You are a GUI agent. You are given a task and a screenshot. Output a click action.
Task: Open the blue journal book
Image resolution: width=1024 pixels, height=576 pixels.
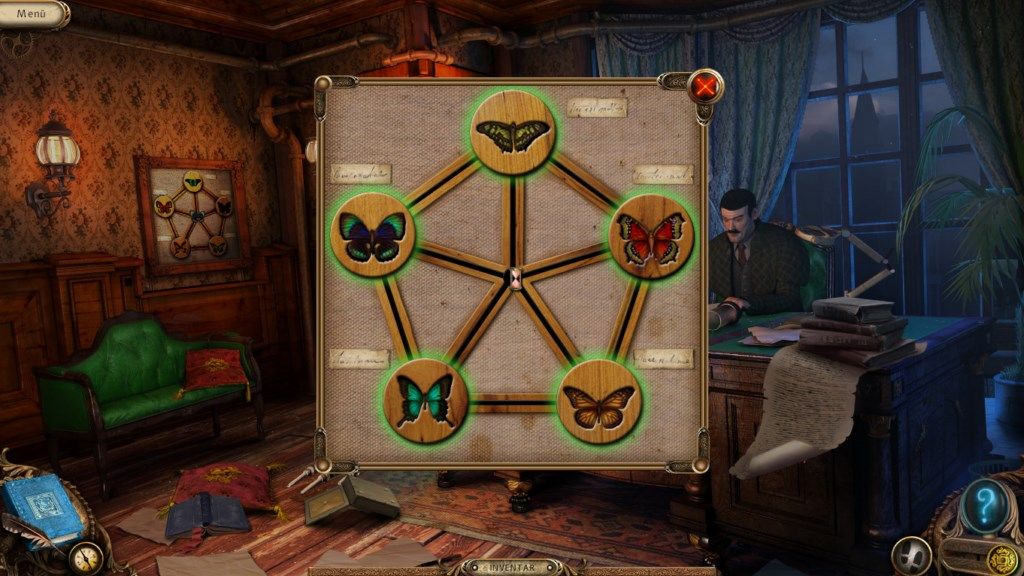coord(40,507)
